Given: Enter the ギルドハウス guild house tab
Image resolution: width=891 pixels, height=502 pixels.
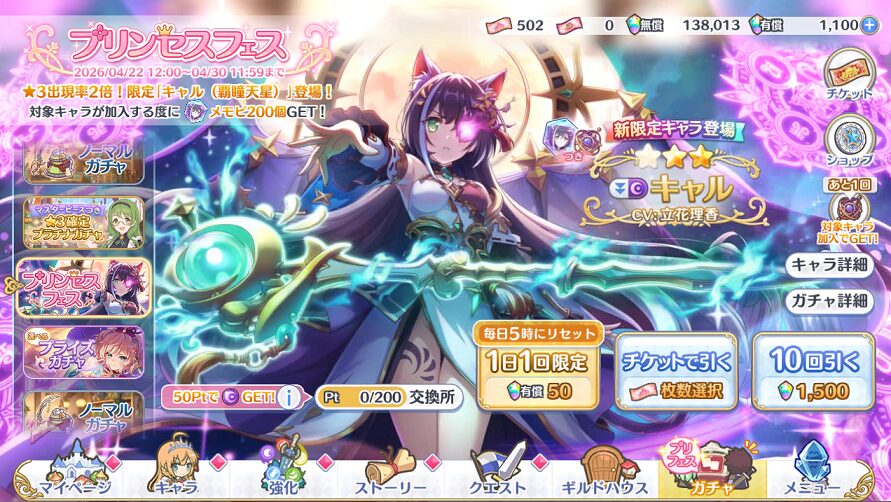Looking at the screenshot, I should point(606,474).
